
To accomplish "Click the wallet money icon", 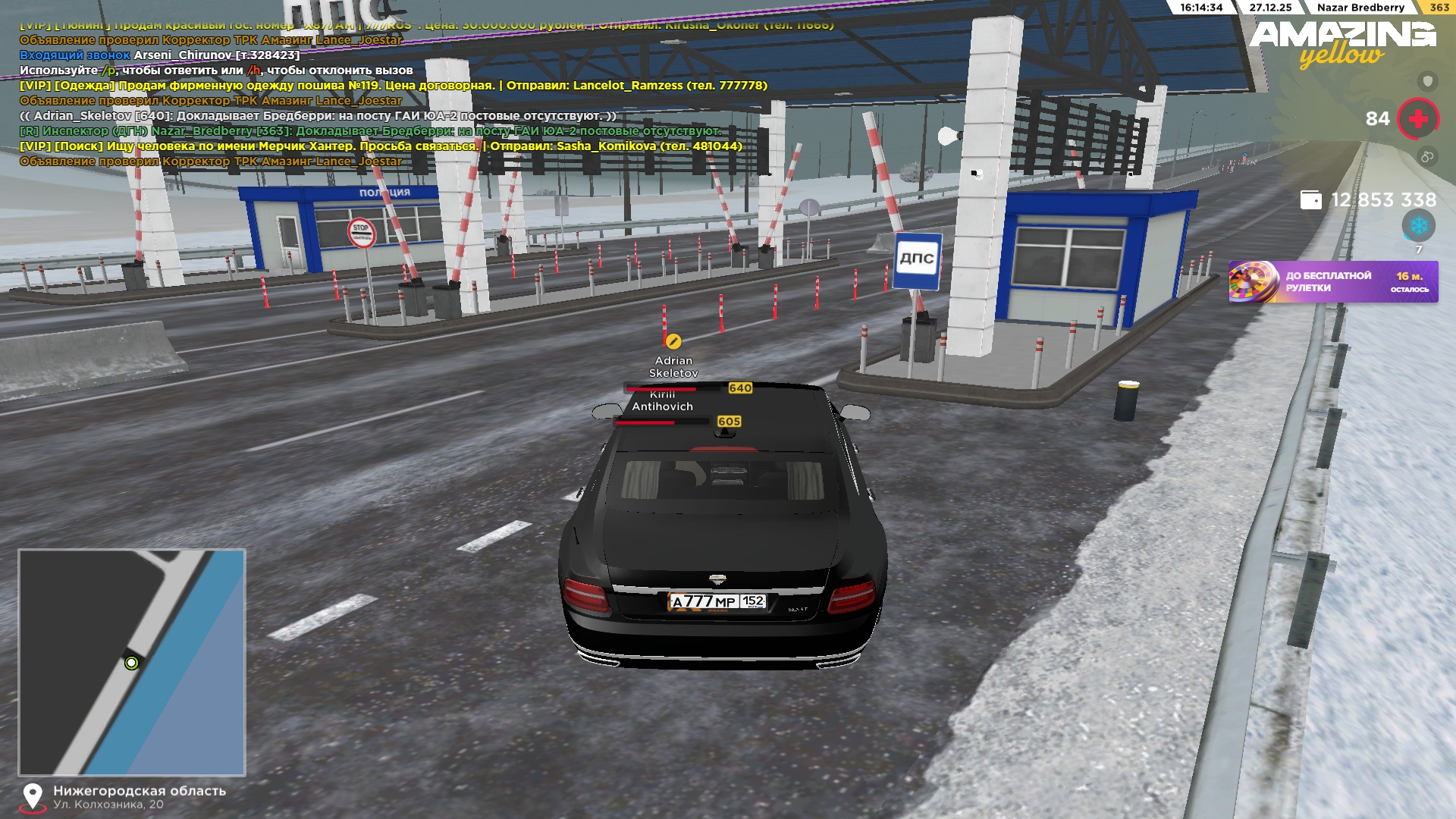I will coord(1310,200).
